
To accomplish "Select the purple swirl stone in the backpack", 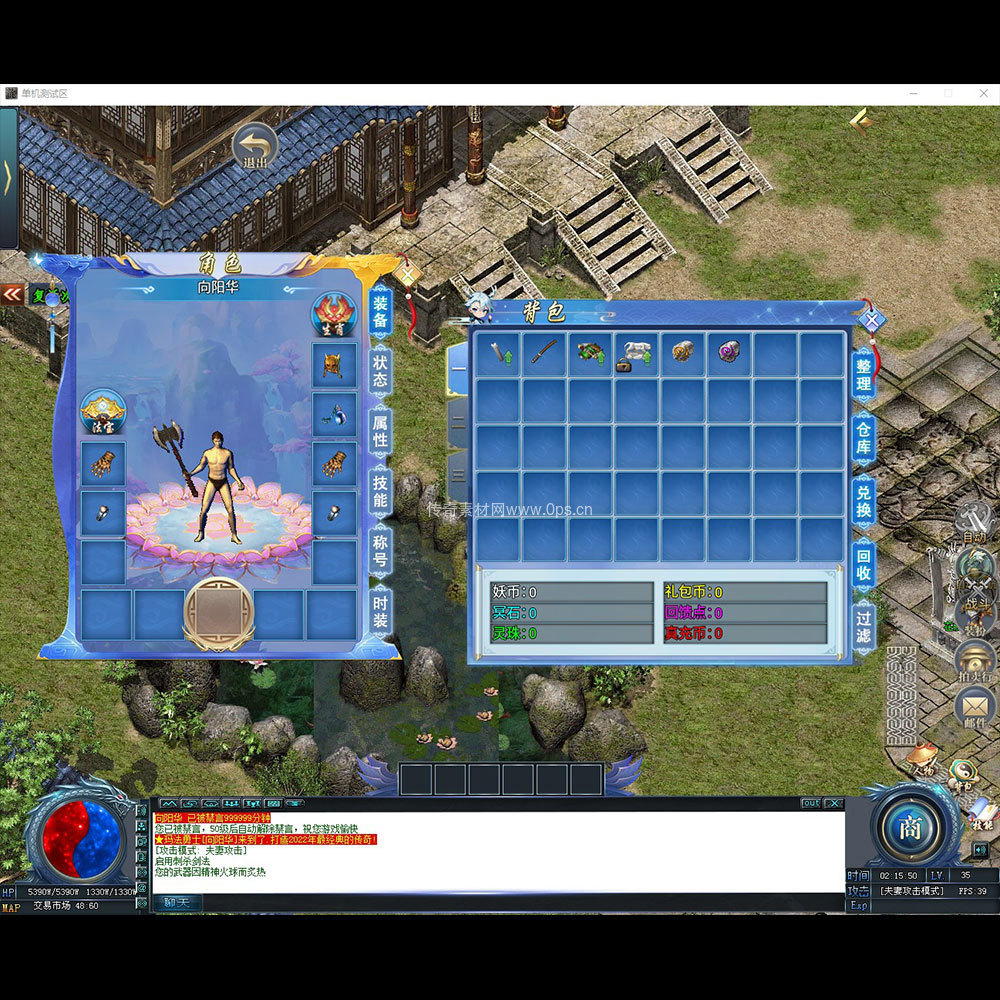I will 729,352.
